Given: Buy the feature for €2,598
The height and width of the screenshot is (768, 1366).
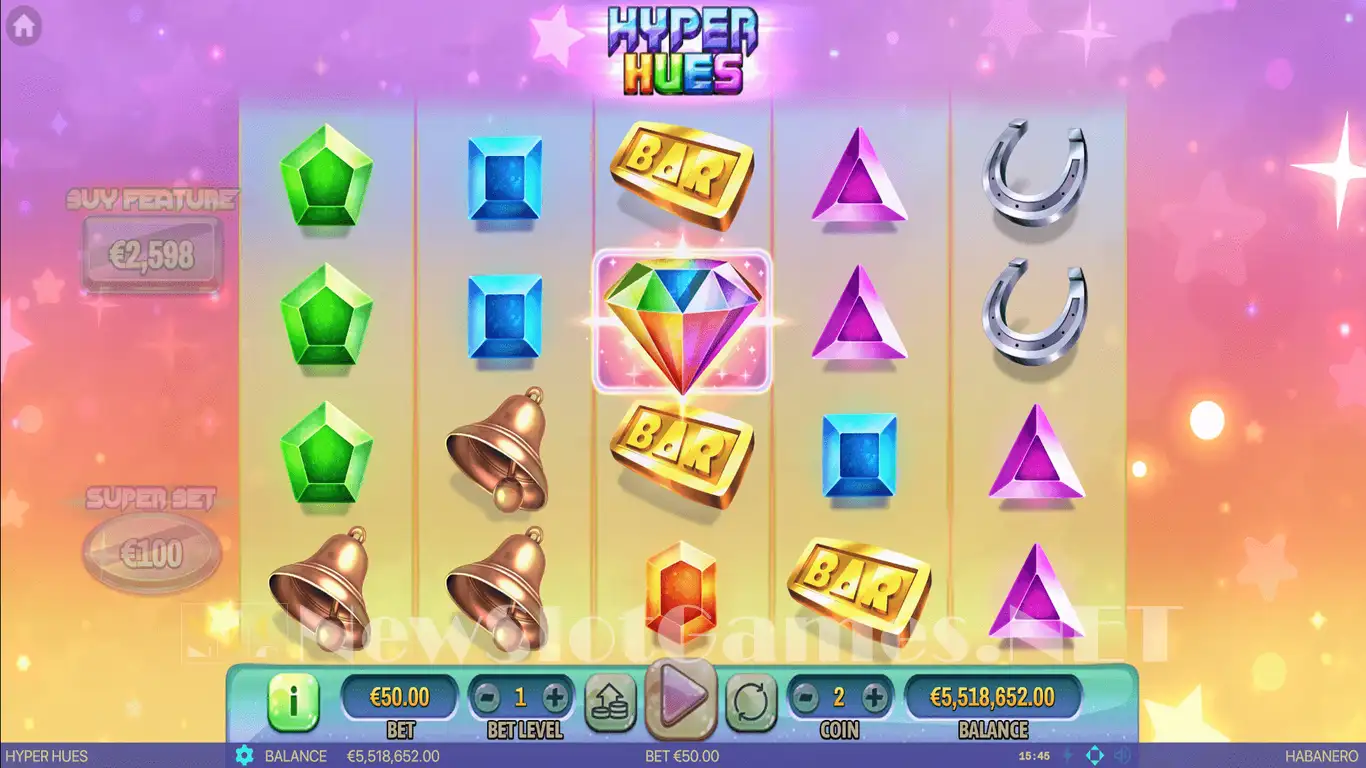Looking at the screenshot, I should pos(151,256).
